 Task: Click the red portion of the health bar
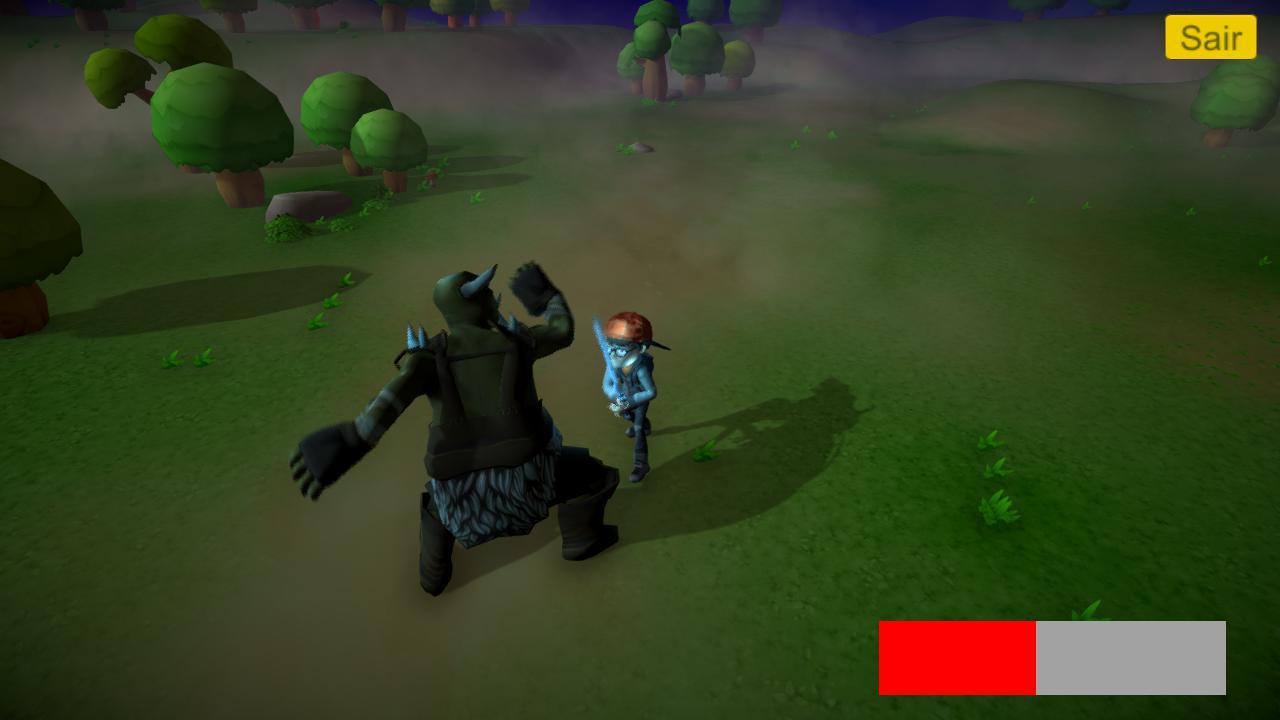pyautogui.click(x=955, y=657)
